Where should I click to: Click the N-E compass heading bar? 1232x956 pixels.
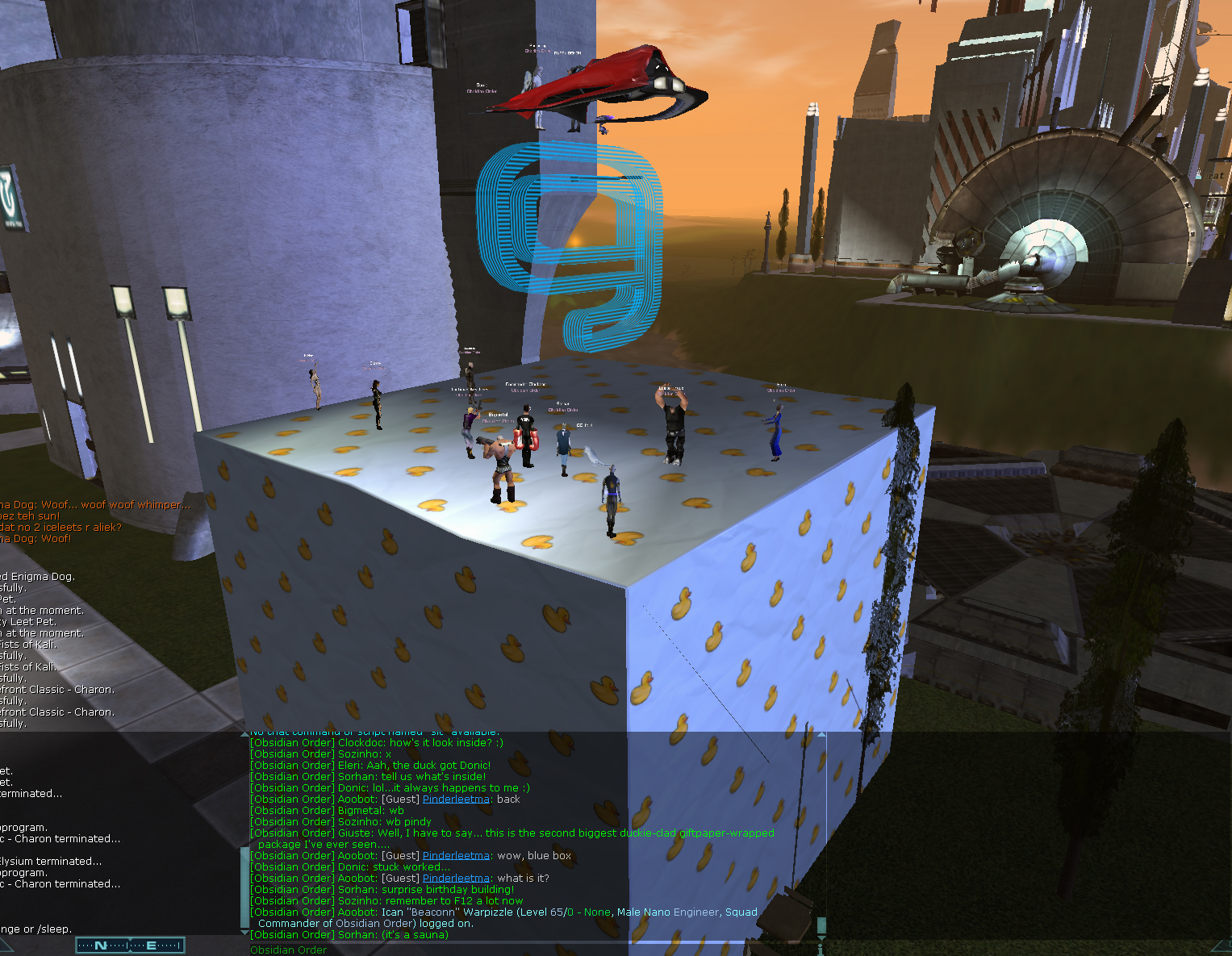(130, 946)
